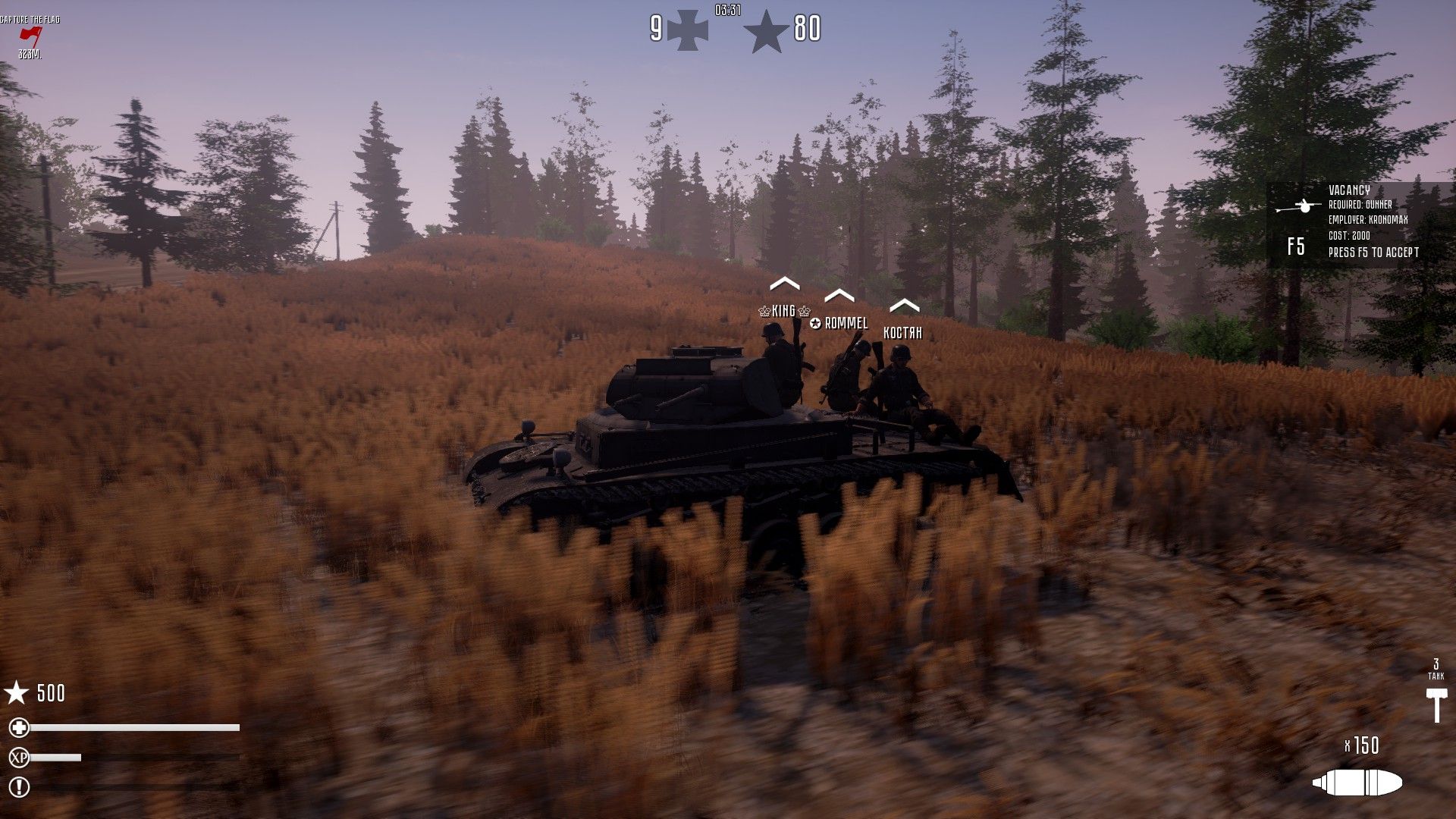
Task: Choose the tank shell ammo icon
Action: pyautogui.click(x=1357, y=783)
